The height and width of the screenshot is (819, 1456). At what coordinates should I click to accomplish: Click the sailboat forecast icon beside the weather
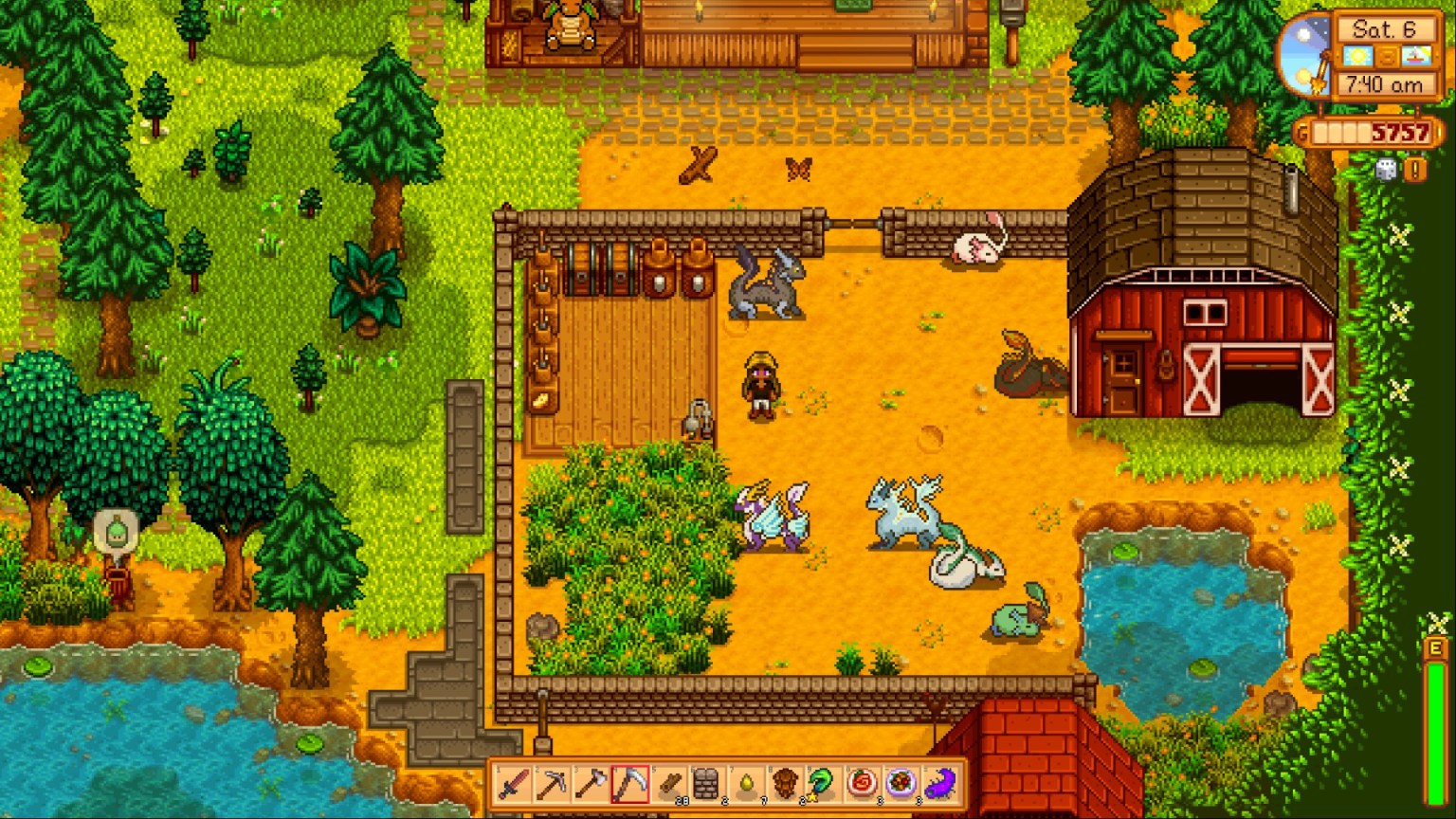point(1416,57)
